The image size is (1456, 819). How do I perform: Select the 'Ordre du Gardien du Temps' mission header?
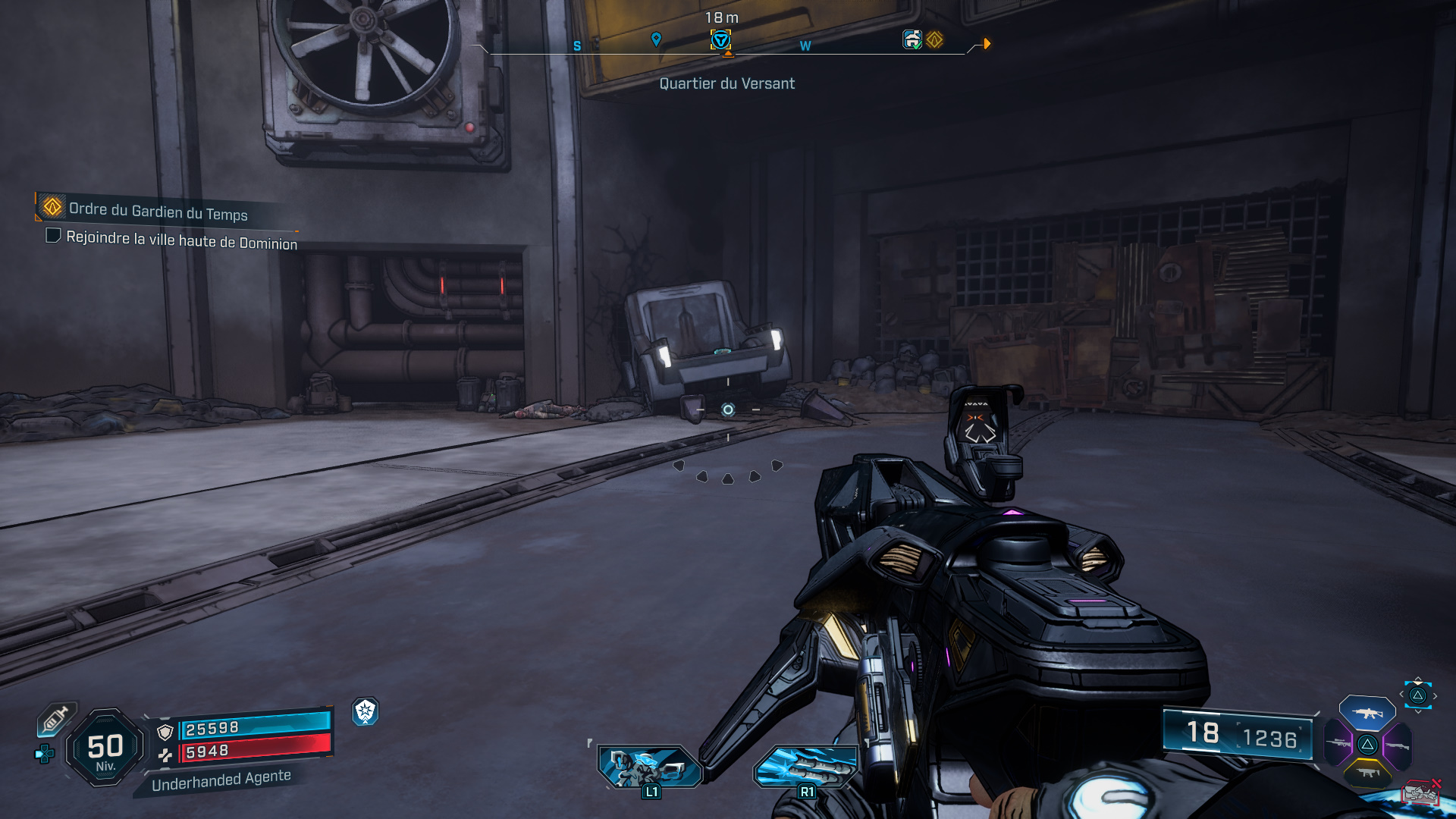(x=157, y=210)
